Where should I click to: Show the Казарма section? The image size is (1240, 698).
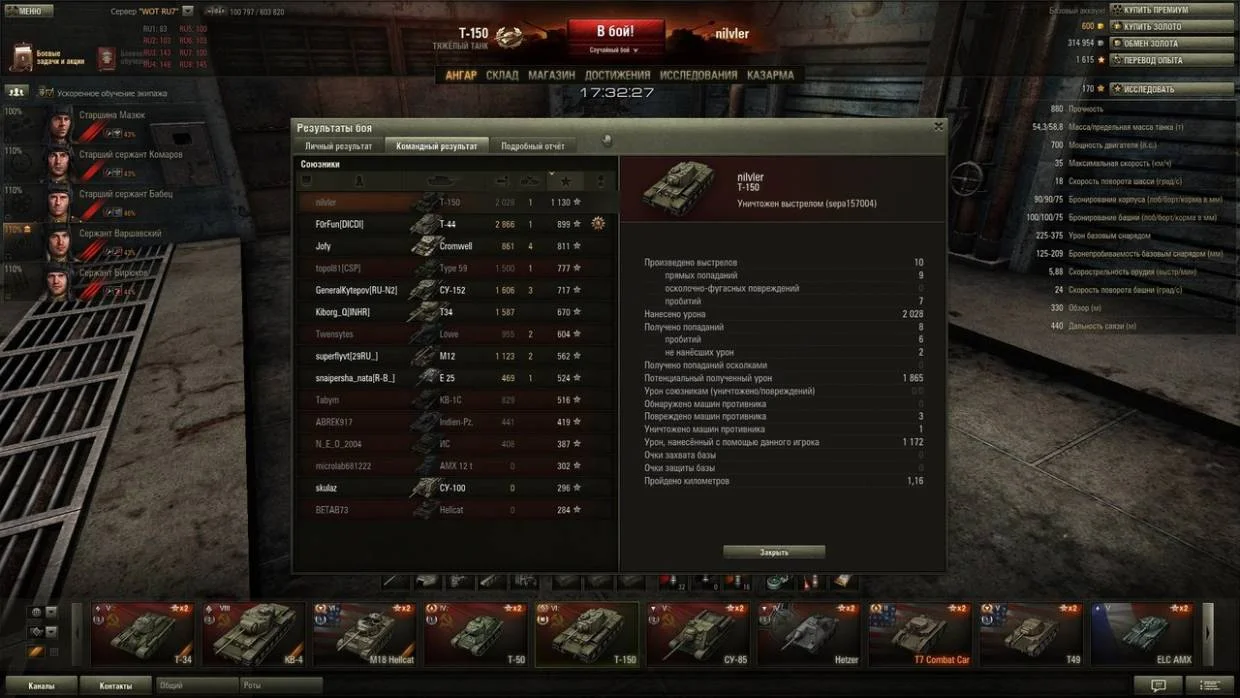(770, 75)
